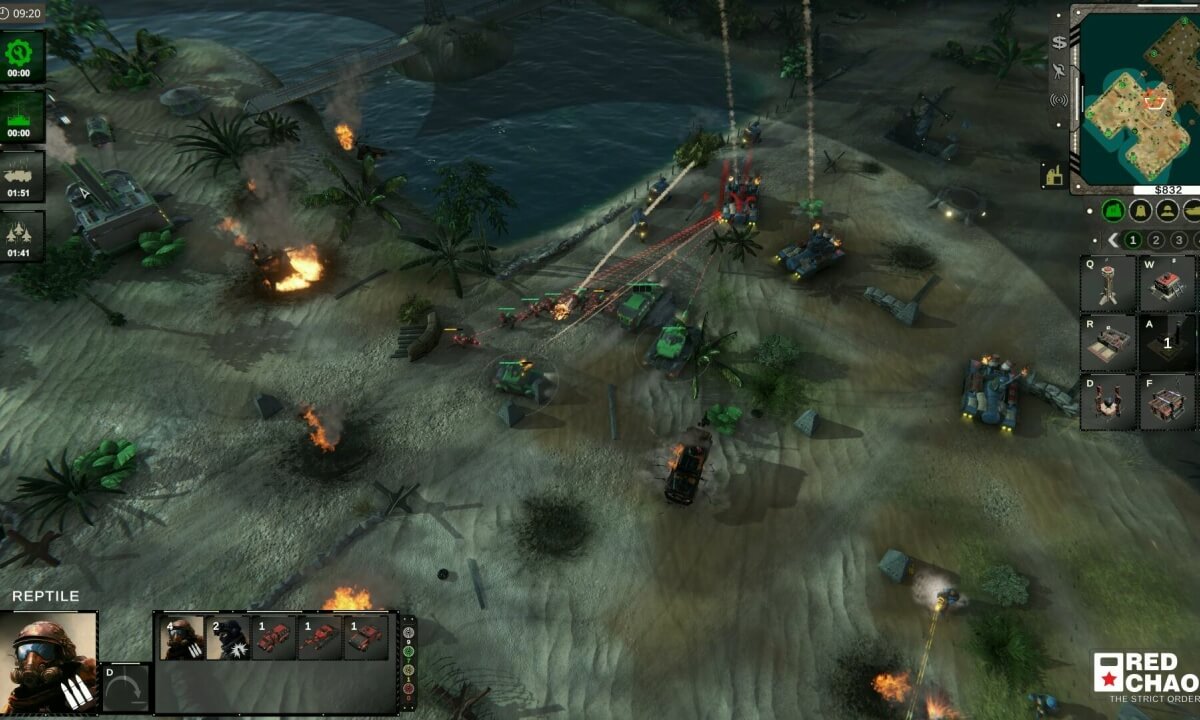
Task: Build the crate-like structure with hotkey F
Action: coord(1167,402)
